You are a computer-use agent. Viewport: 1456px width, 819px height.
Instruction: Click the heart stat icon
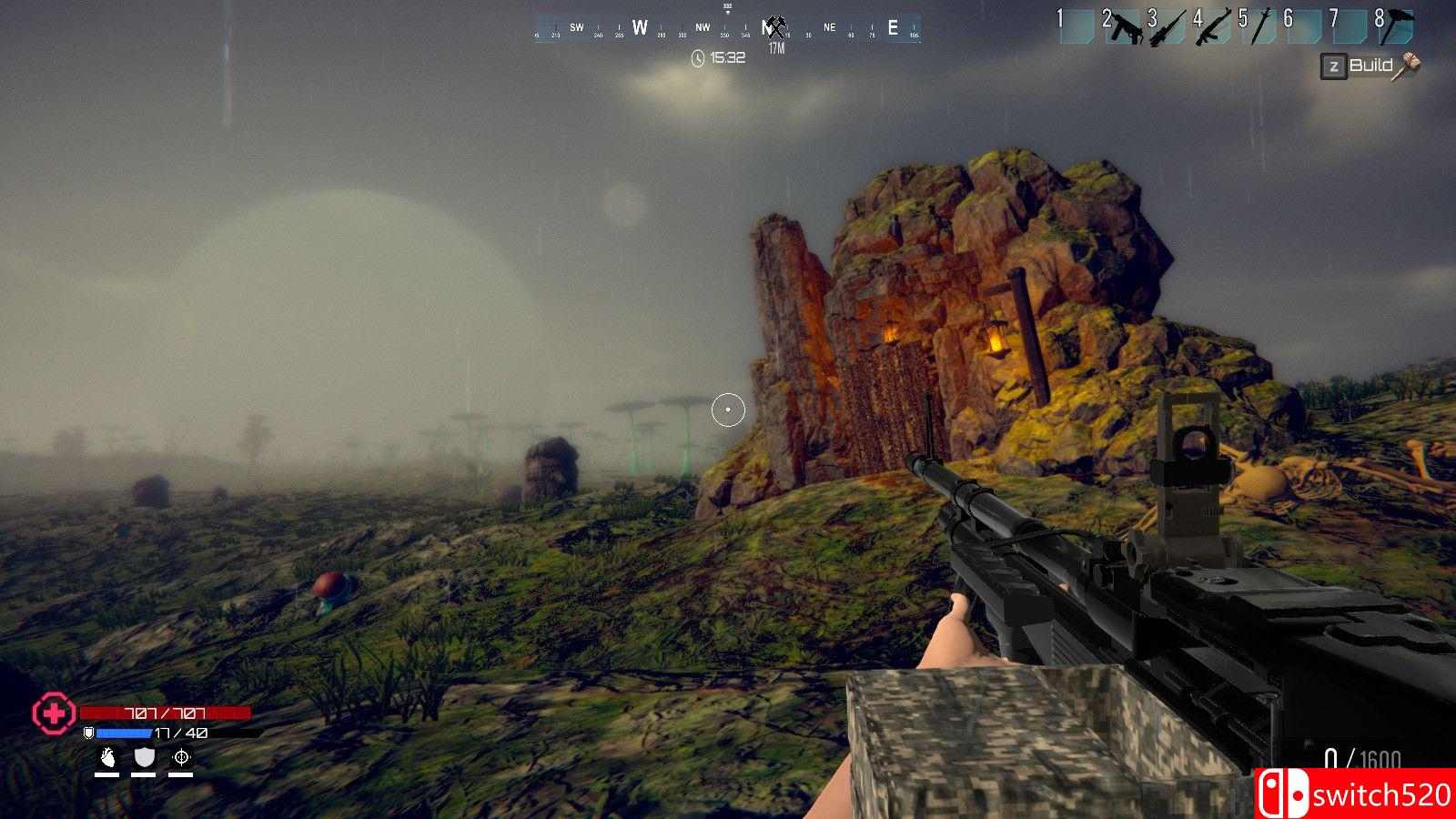coord(108,758)
